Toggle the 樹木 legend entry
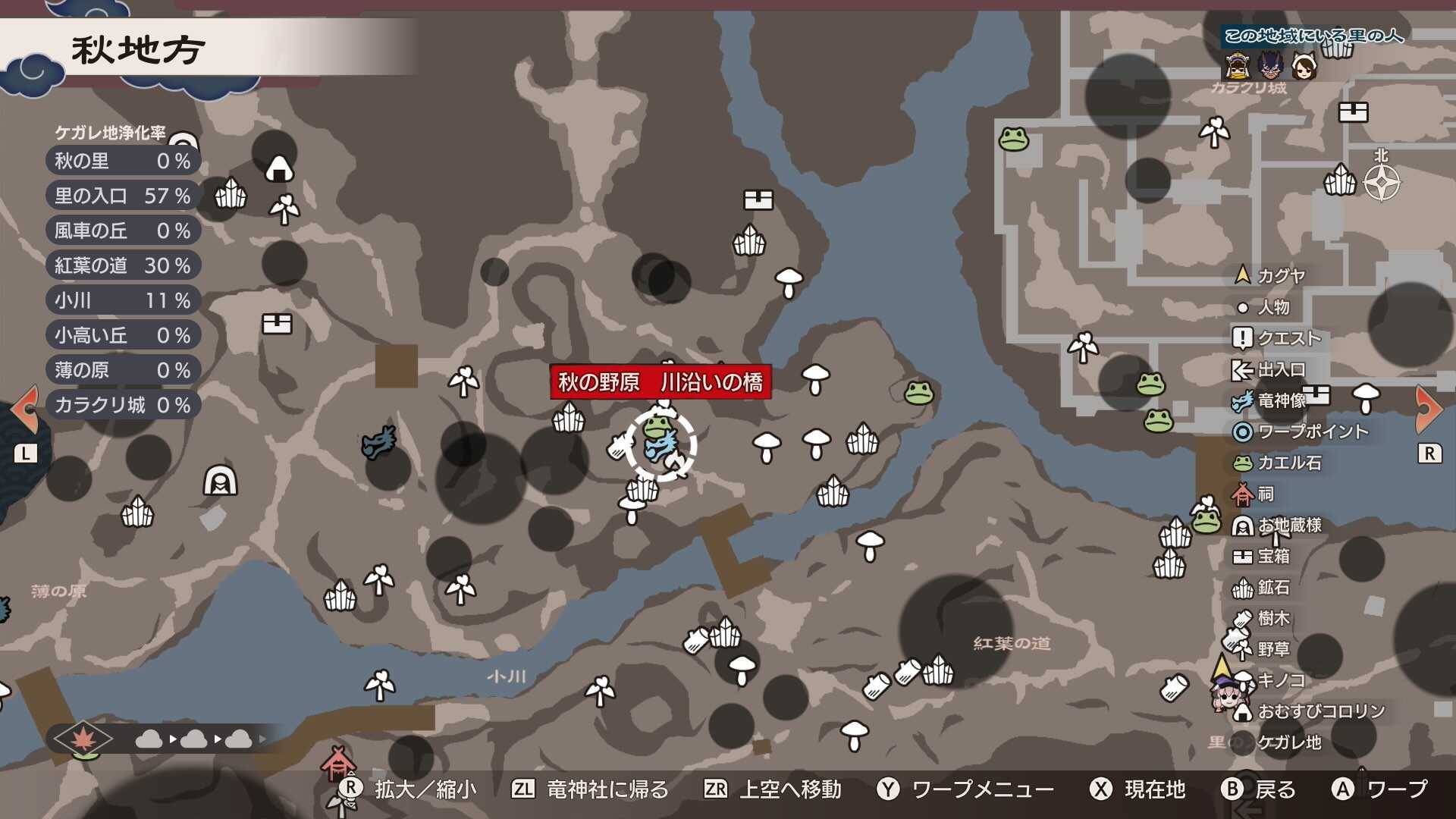1456x819 pixels. click(x=1244, y=618)
